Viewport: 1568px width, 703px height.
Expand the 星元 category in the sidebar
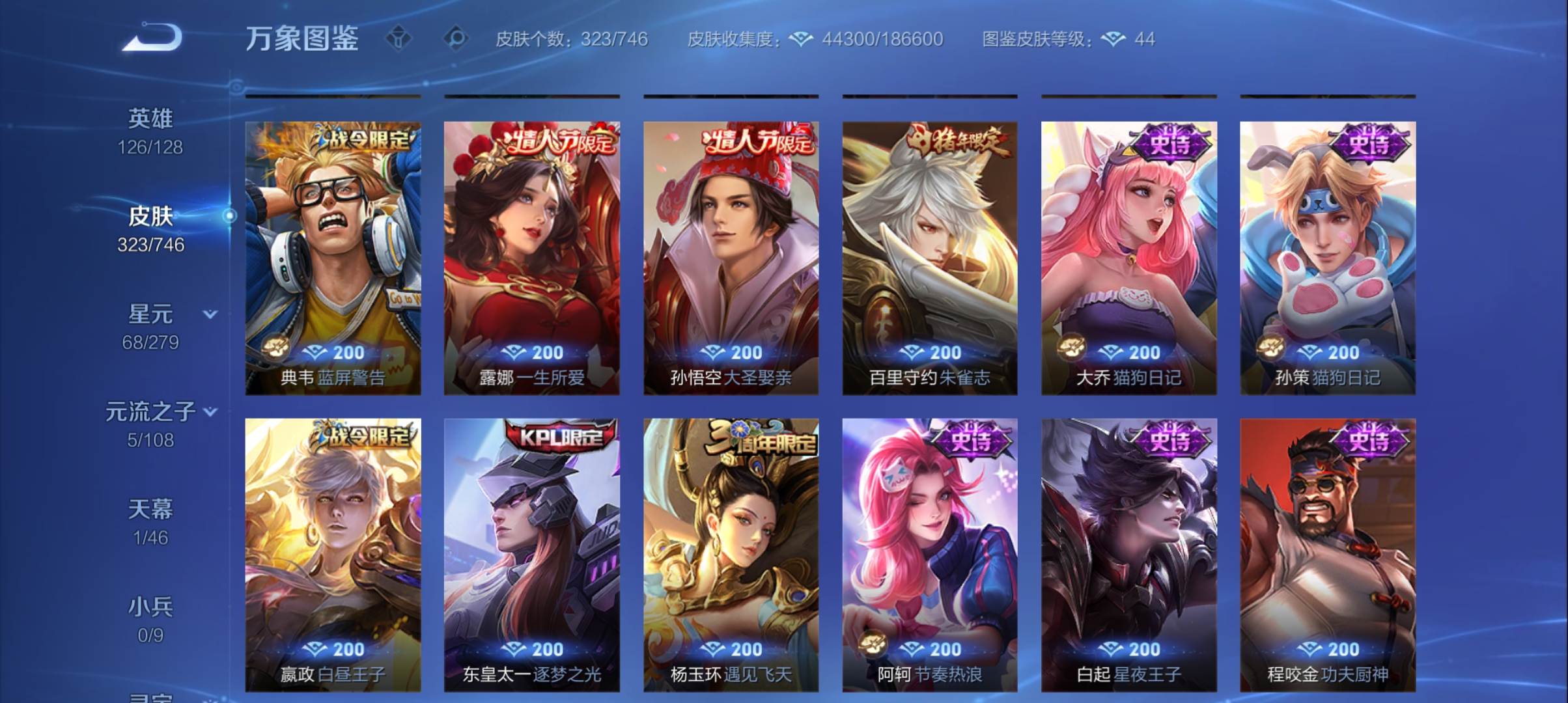(x=208, y=314)
